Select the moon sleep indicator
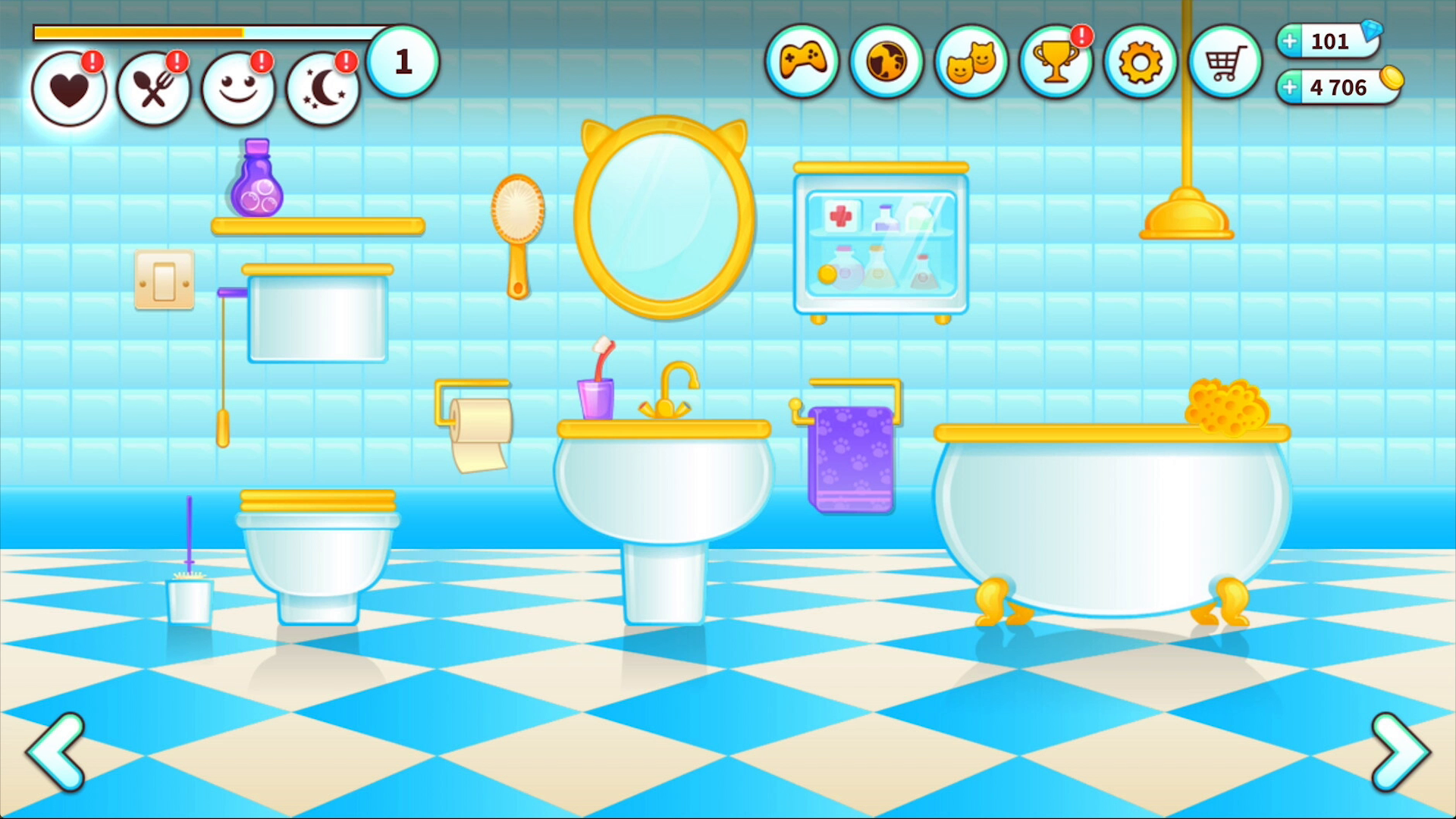The height and width of the screenshot is (819, 1456). tap(324, 87)
